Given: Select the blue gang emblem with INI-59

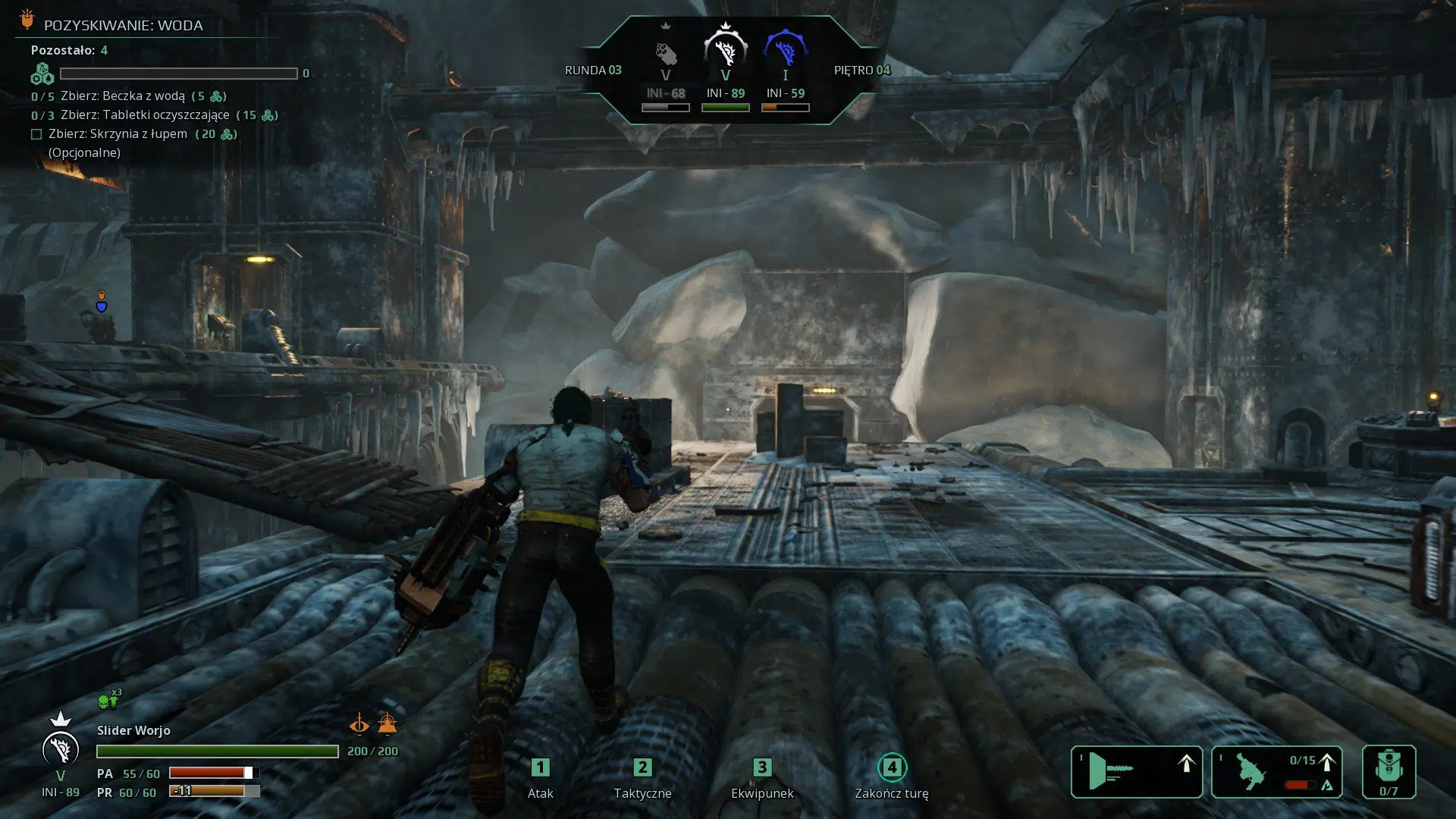Looking at the screenshot, I should [x=785, y=49].
